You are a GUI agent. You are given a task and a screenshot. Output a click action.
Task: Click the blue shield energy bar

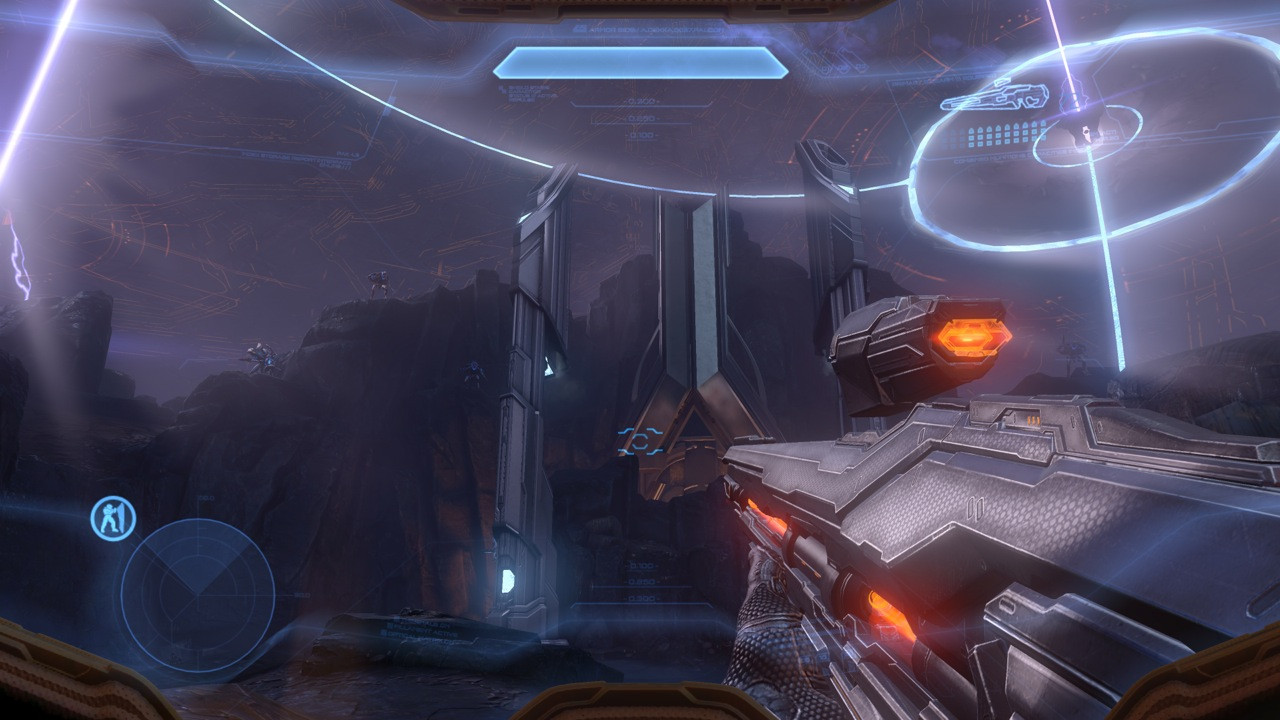[x=640, y=62]
